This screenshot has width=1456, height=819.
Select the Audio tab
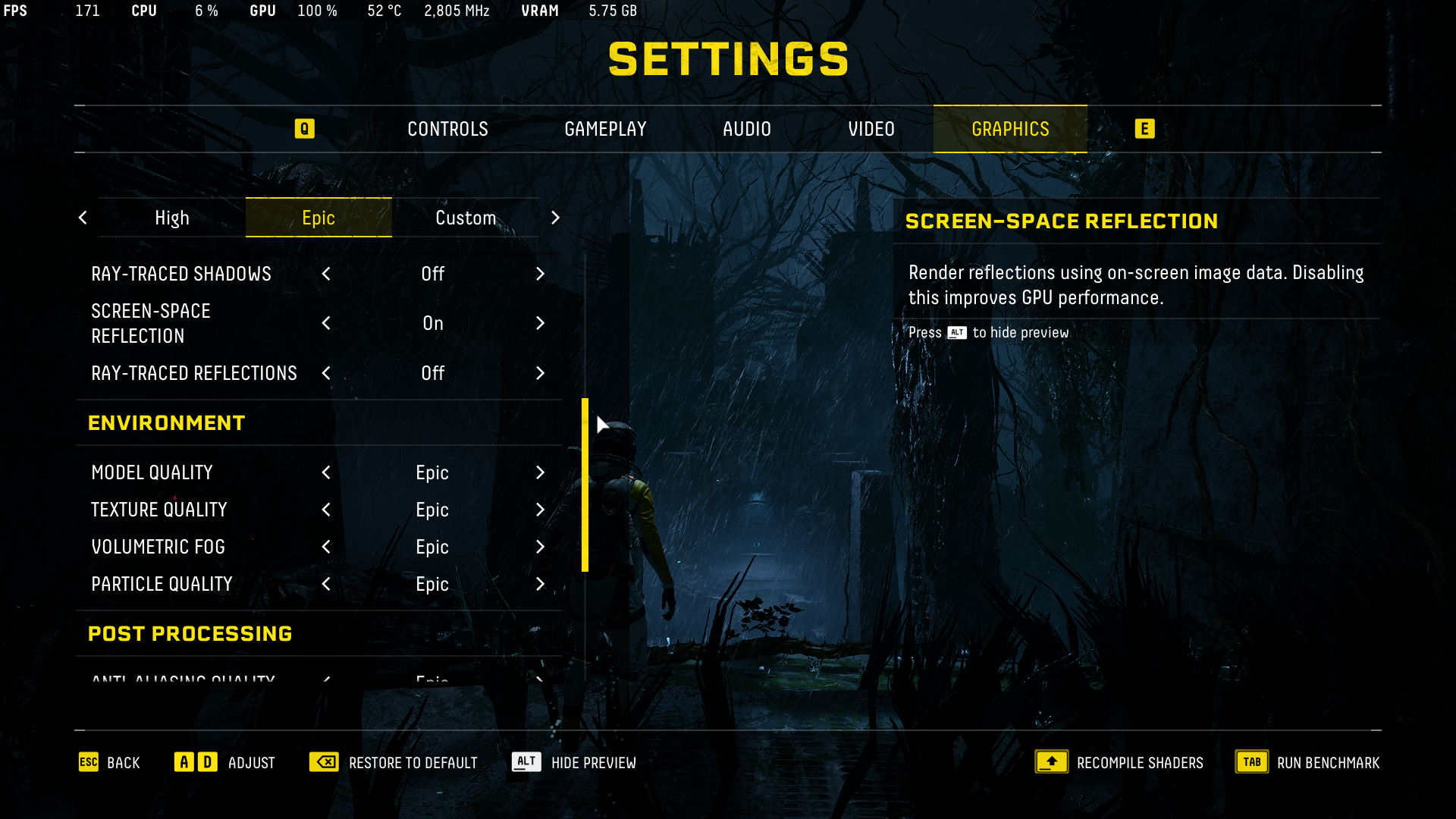pyautogui.click(x=746, y=129)
